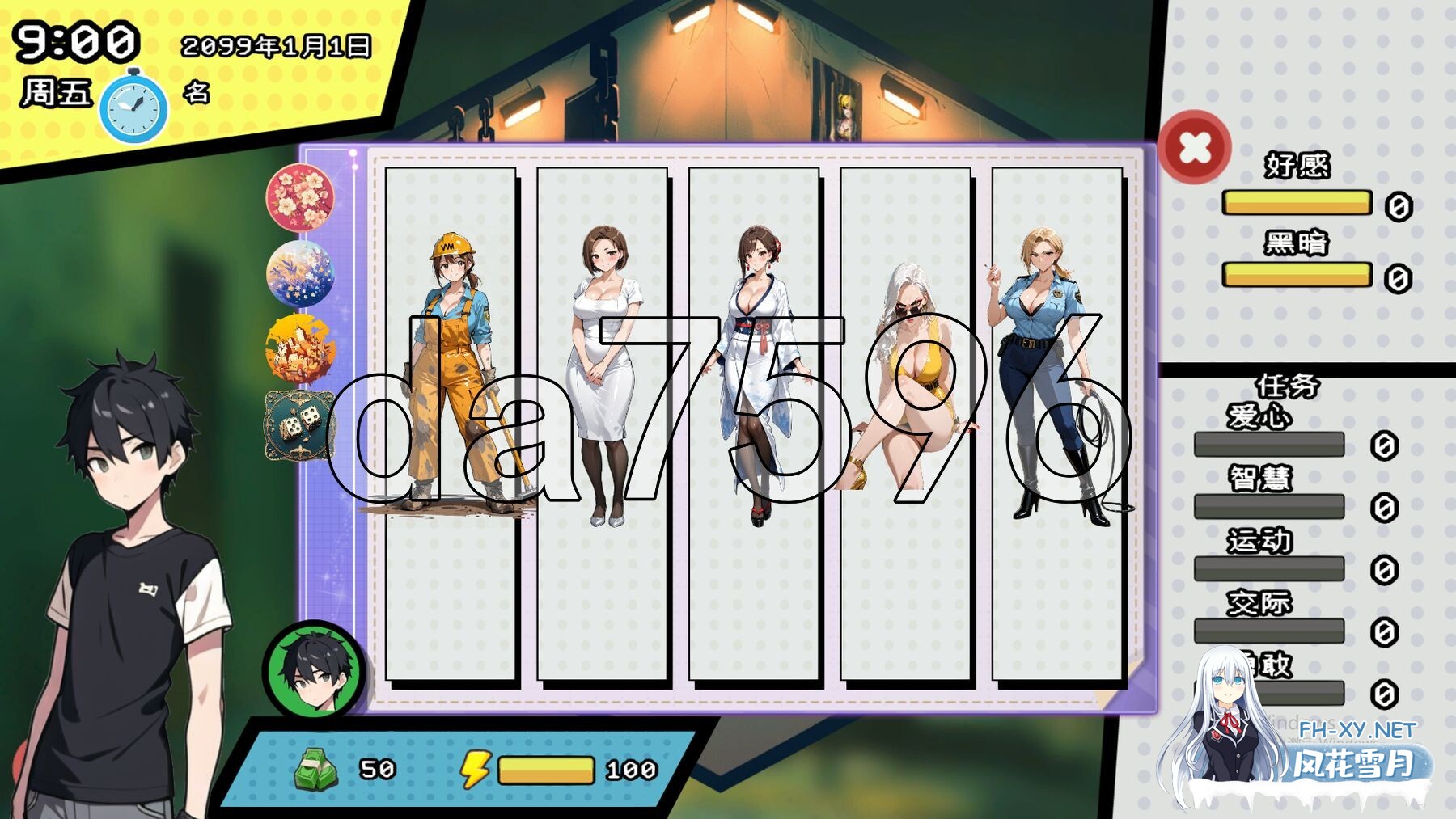
Task: Select the cherry blossom event icon
Action: 300,196
